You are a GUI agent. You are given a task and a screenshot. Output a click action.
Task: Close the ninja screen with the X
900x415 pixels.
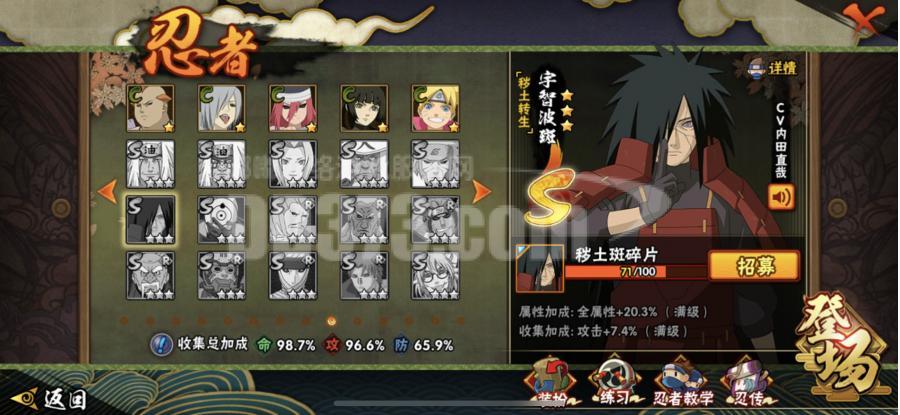(x=861, y=18)
